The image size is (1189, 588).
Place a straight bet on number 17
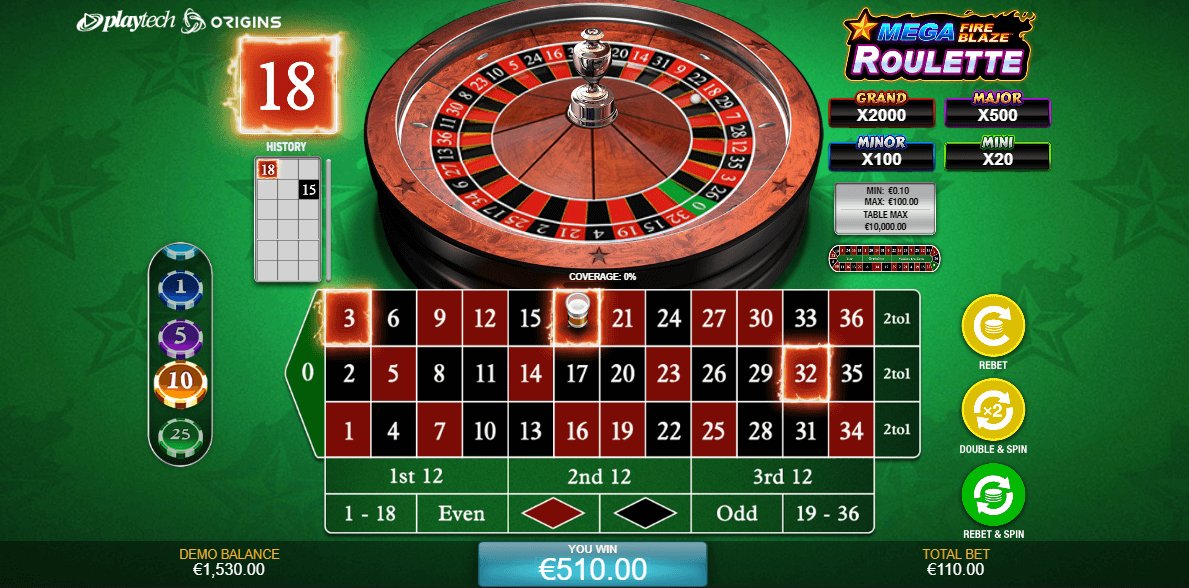(x=576, y=375)
